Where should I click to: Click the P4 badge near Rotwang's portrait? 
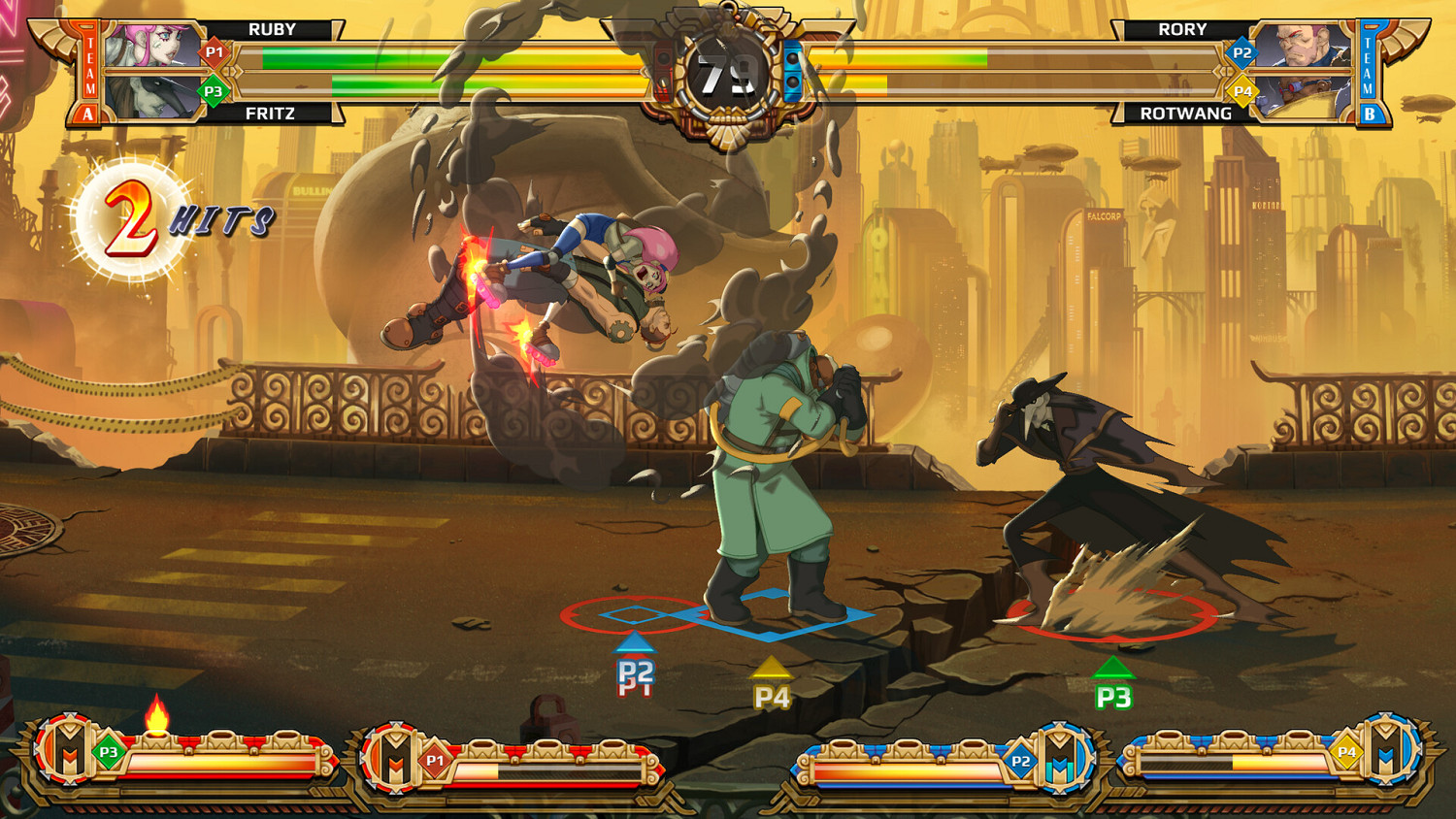coord(1245,93)
